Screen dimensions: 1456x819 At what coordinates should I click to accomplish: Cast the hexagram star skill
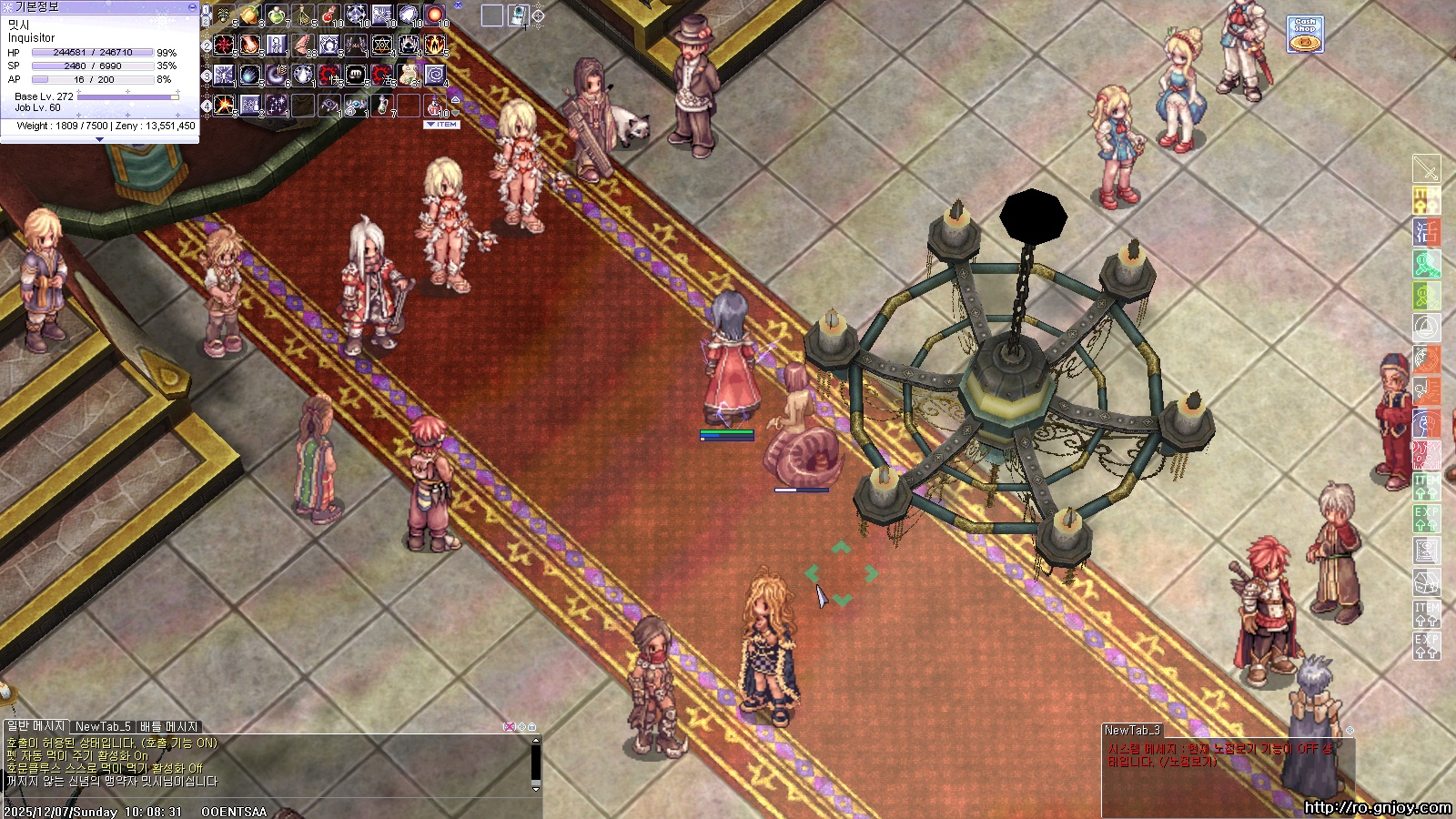coord(382,45)
